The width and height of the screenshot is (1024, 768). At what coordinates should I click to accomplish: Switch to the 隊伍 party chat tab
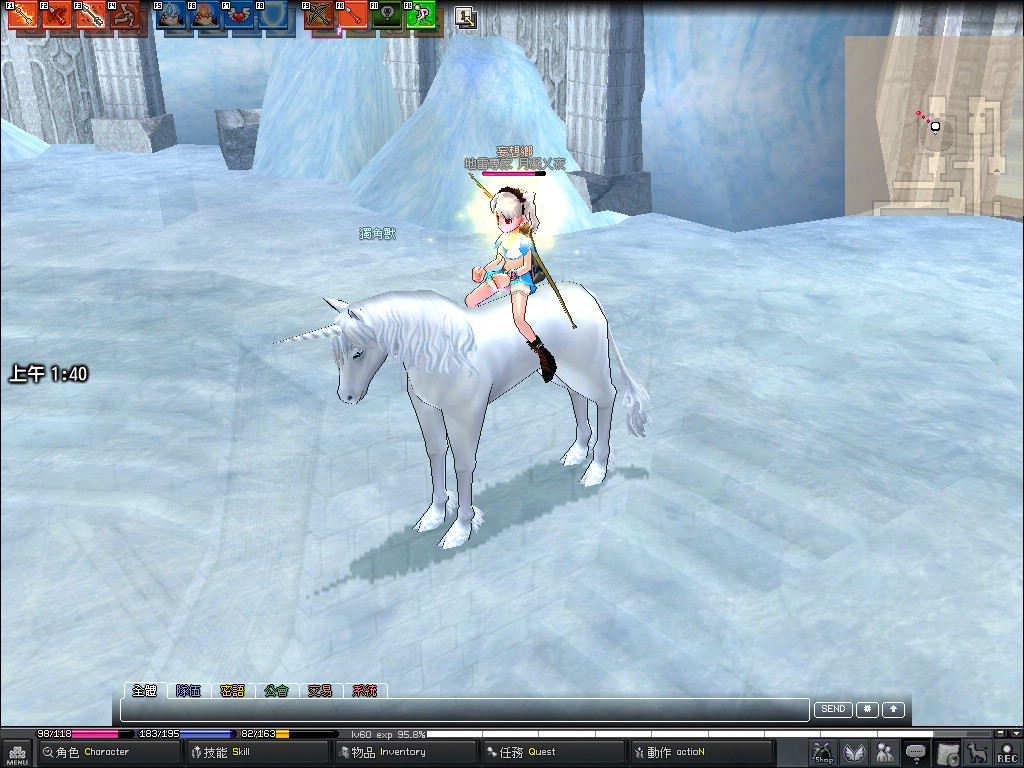click(188, 690)
